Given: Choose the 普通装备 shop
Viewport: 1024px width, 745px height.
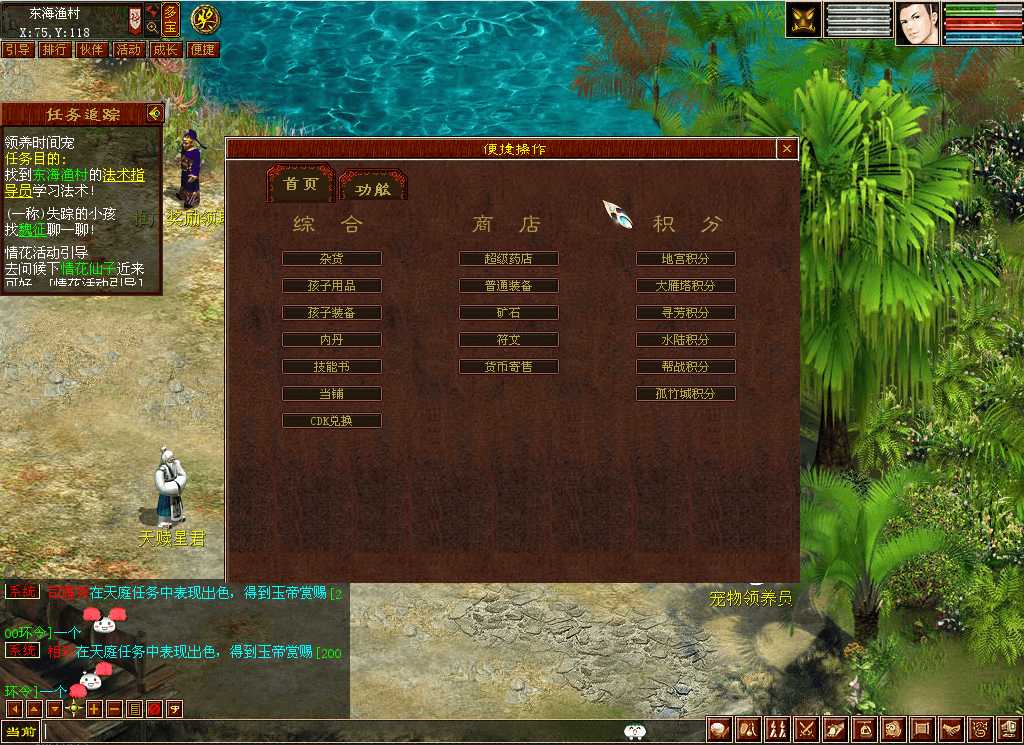Looking at the screenshot, I should [509, 286].
